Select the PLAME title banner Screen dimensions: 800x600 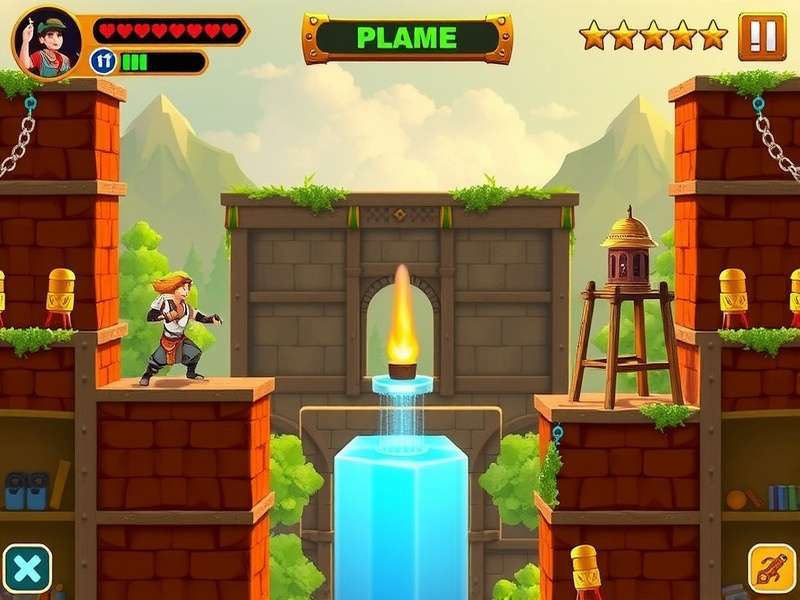(407, 39)
